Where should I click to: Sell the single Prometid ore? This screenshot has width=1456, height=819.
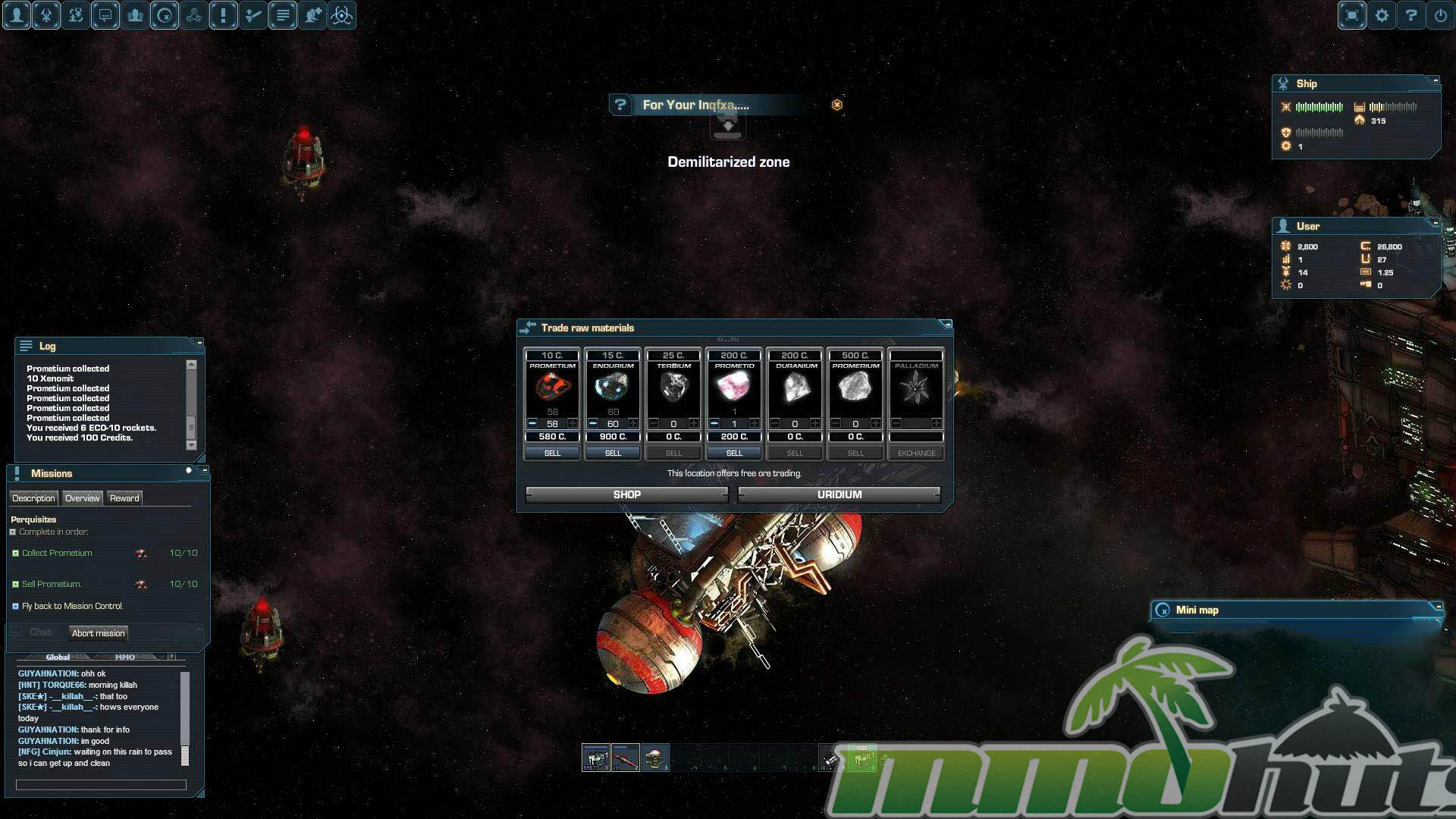pyautogui.click(x=734, y=453)
